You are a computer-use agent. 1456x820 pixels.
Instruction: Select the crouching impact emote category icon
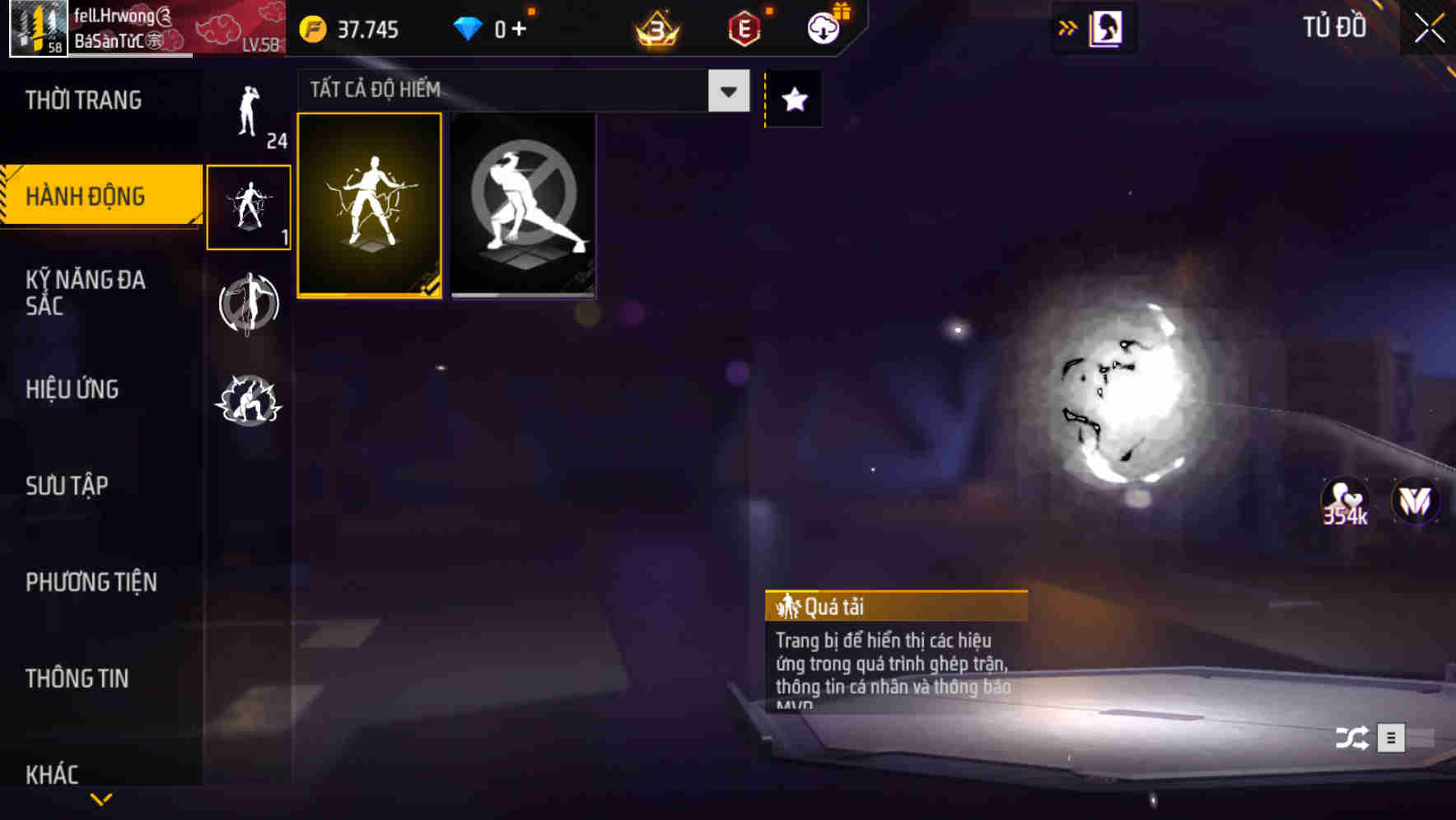tap(249, 401)
